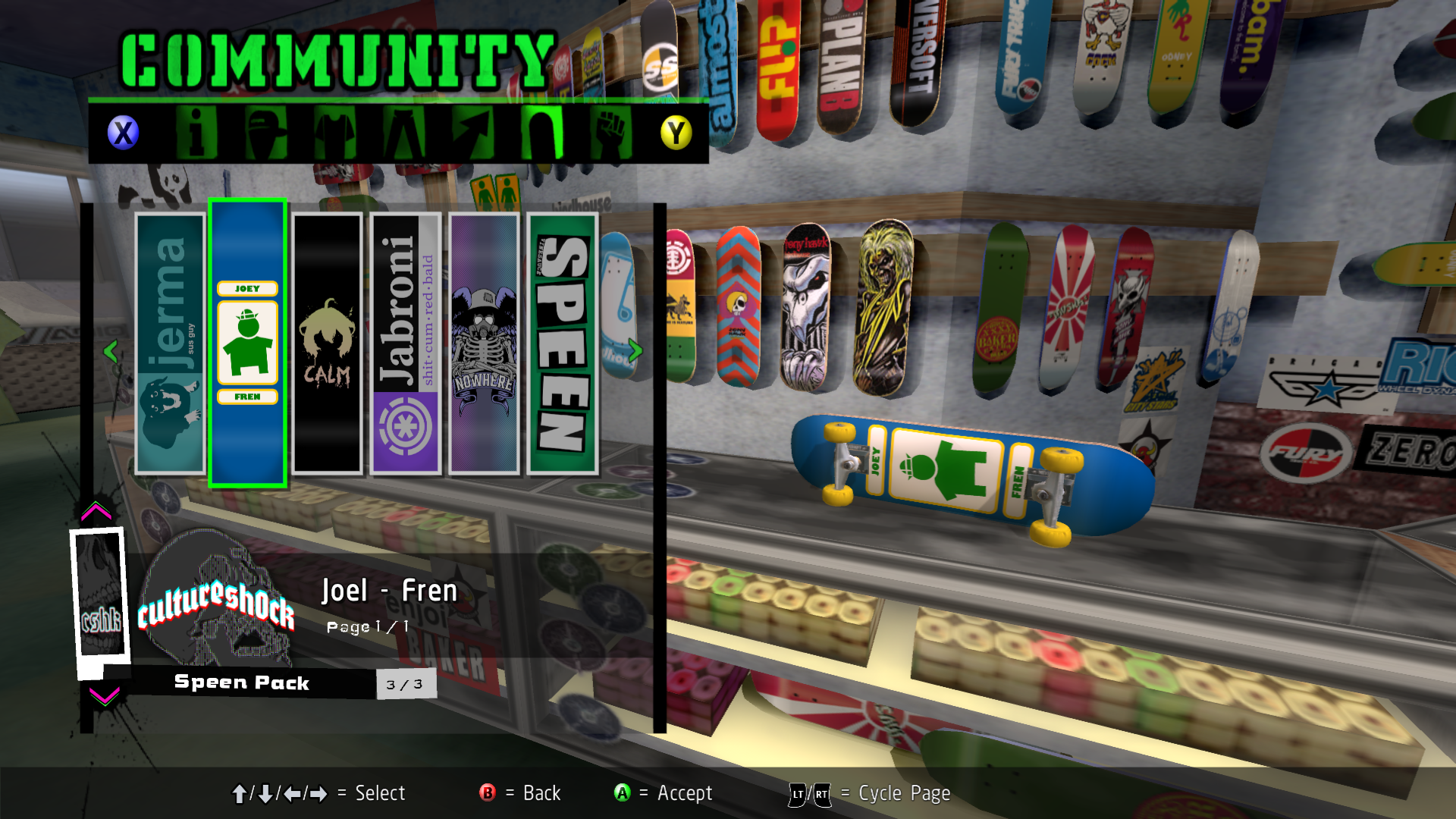The width and height of the screenshot is (1456, 819).
Task: Pick the black Calm deck
Action: click(x=327, y=344)
